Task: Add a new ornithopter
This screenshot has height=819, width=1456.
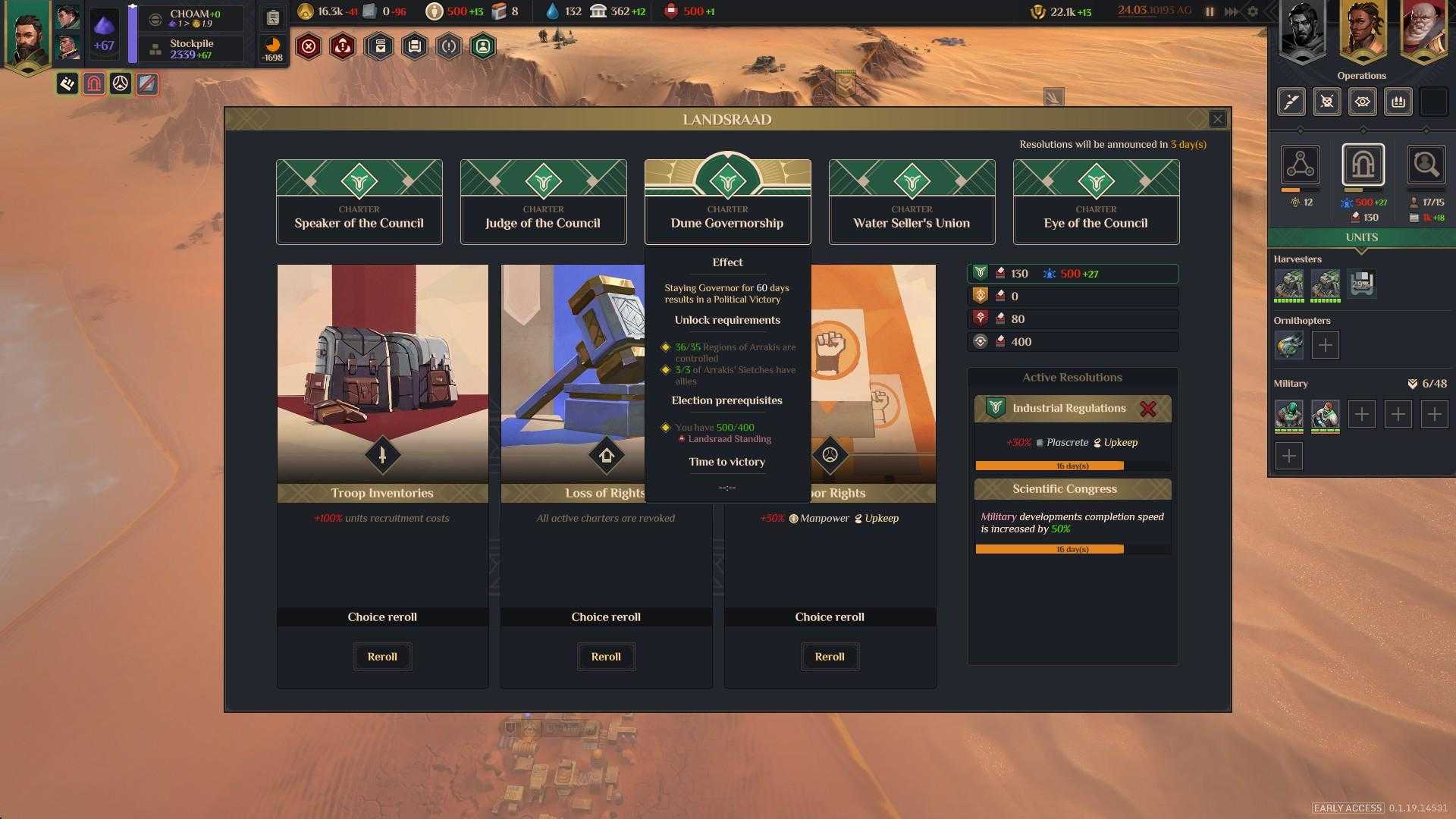Action: [1325, 345]
